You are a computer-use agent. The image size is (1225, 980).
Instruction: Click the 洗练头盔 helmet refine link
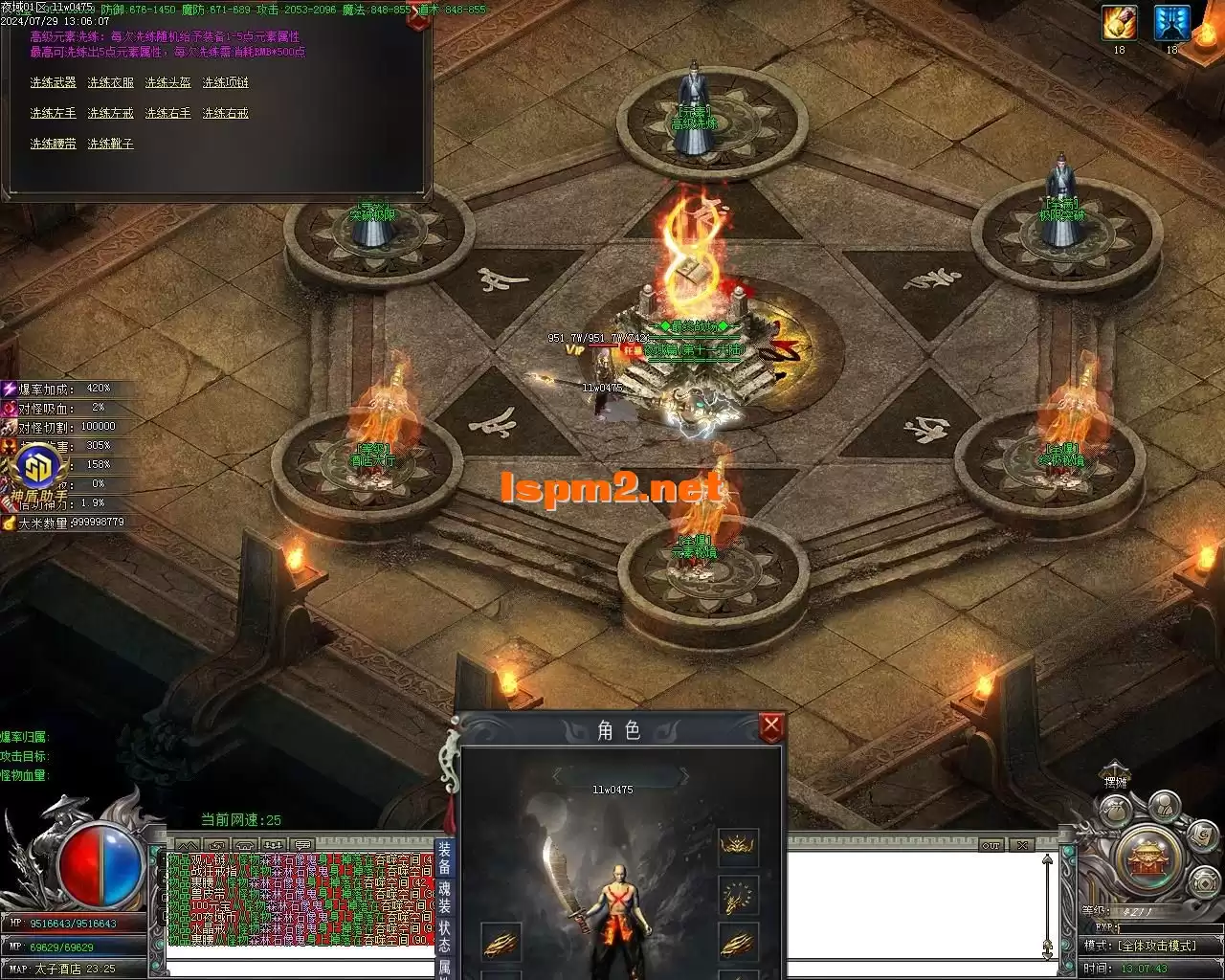pos(167,83)
